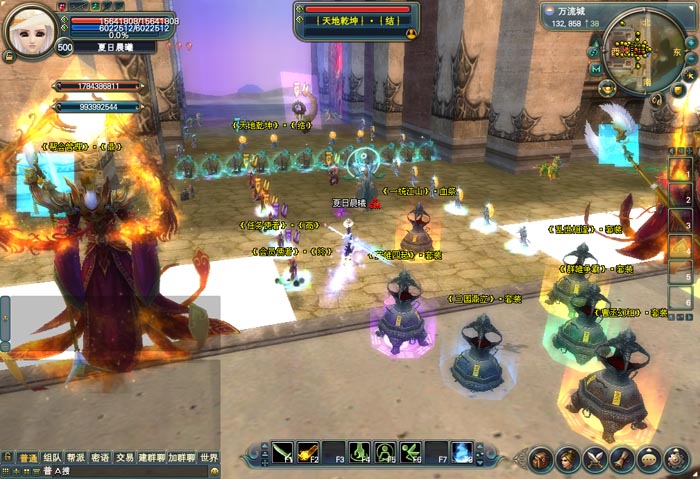Open the world map via M button

pos(596,69)
